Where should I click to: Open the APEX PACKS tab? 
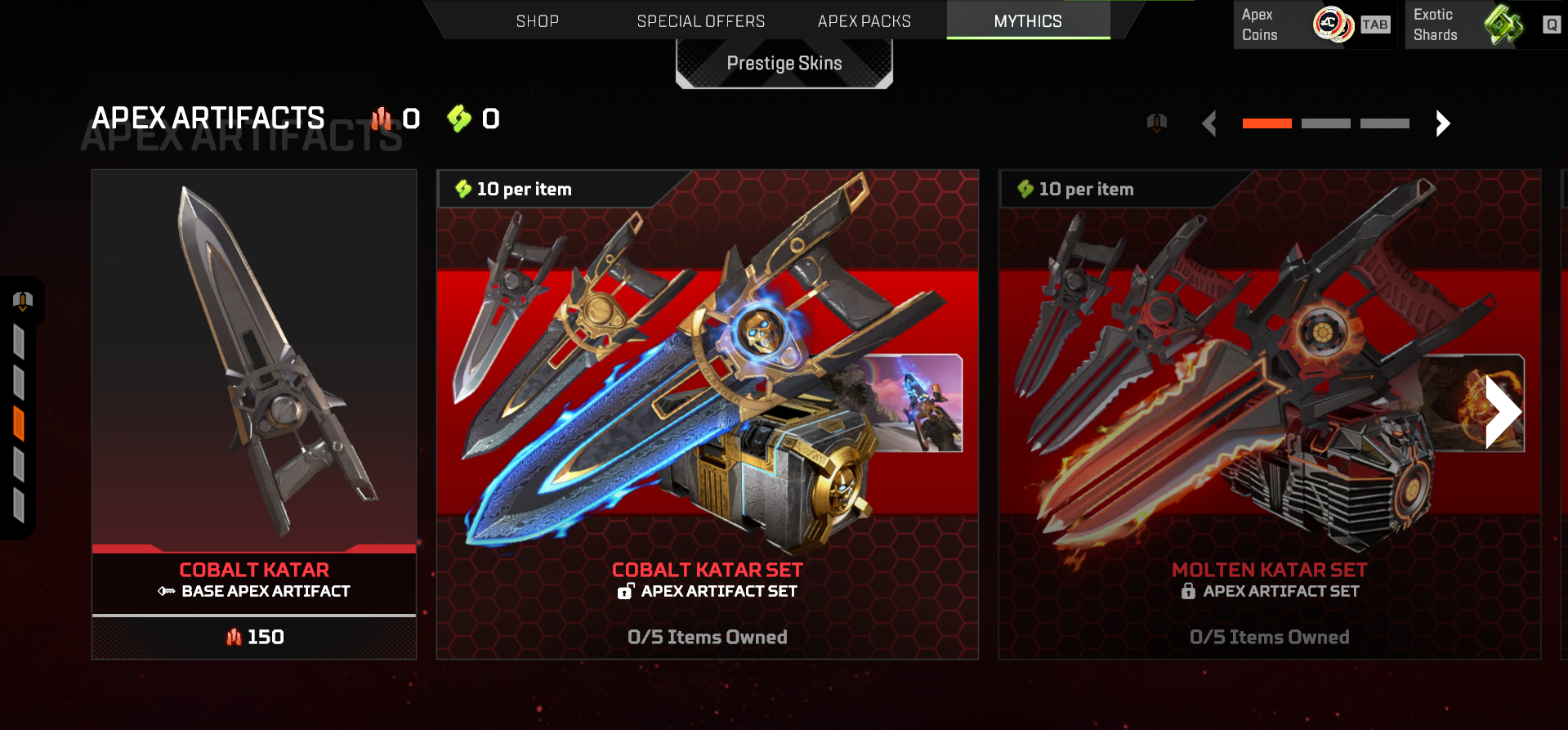[x=864, y=20]
